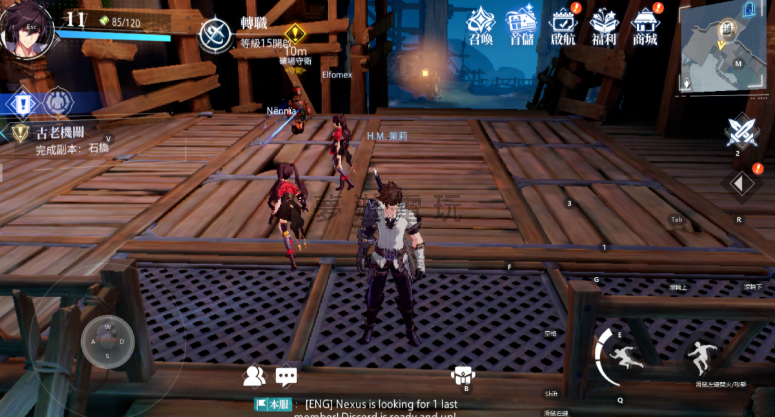Open the 啟航 calendar event icon
Screen dimensions: 775x417
pos(563,27)
